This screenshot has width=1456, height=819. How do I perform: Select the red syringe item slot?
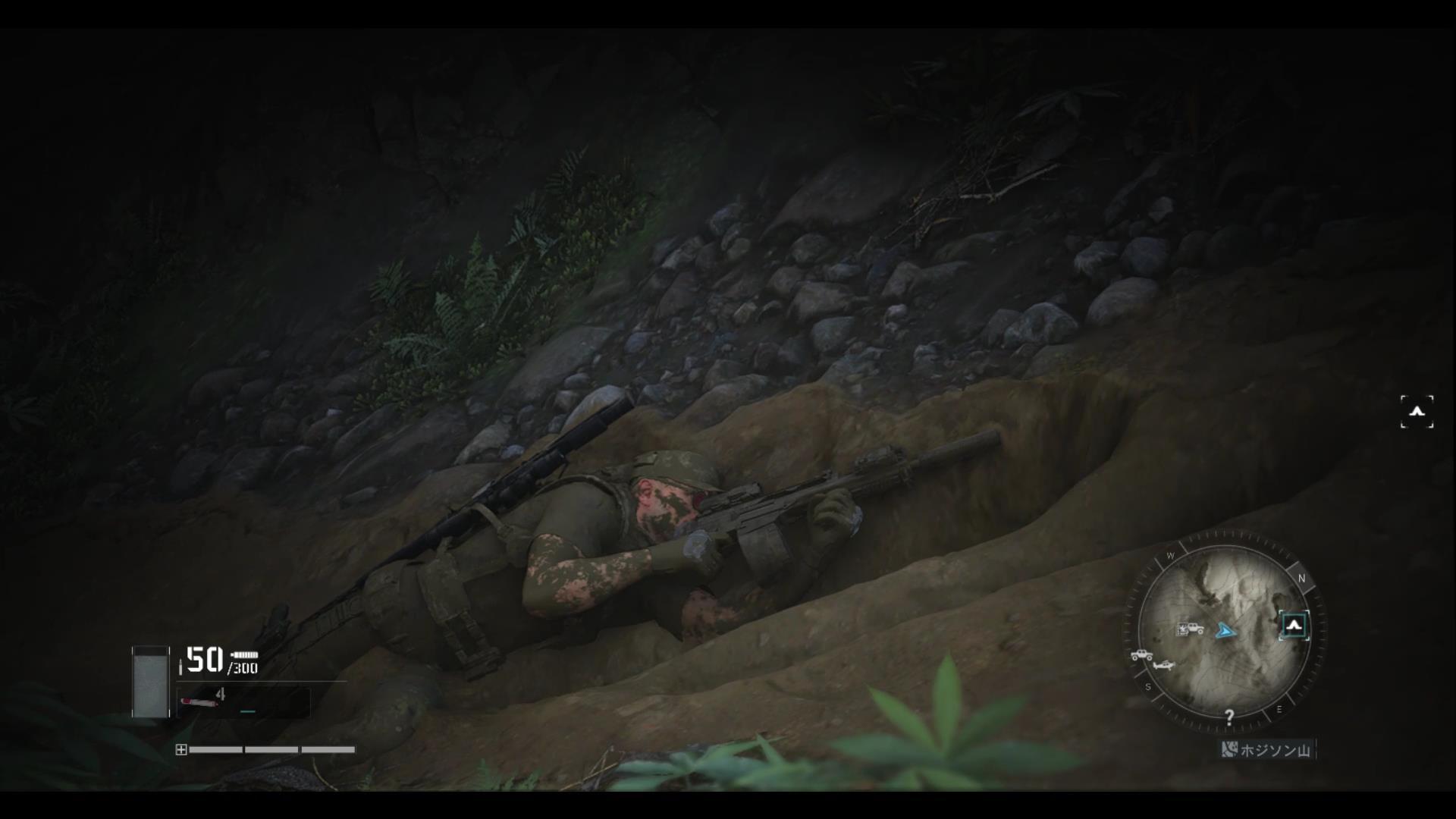pyautogui.click(x=200, y=701)
